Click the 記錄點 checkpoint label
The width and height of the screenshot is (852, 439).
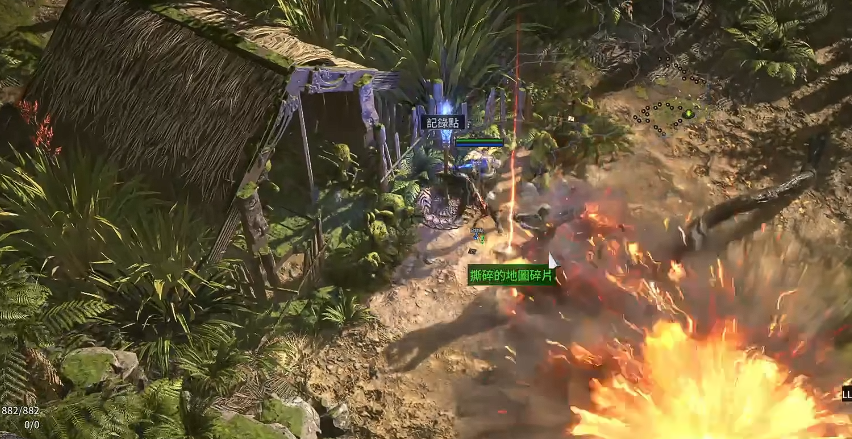click(443, 122)
